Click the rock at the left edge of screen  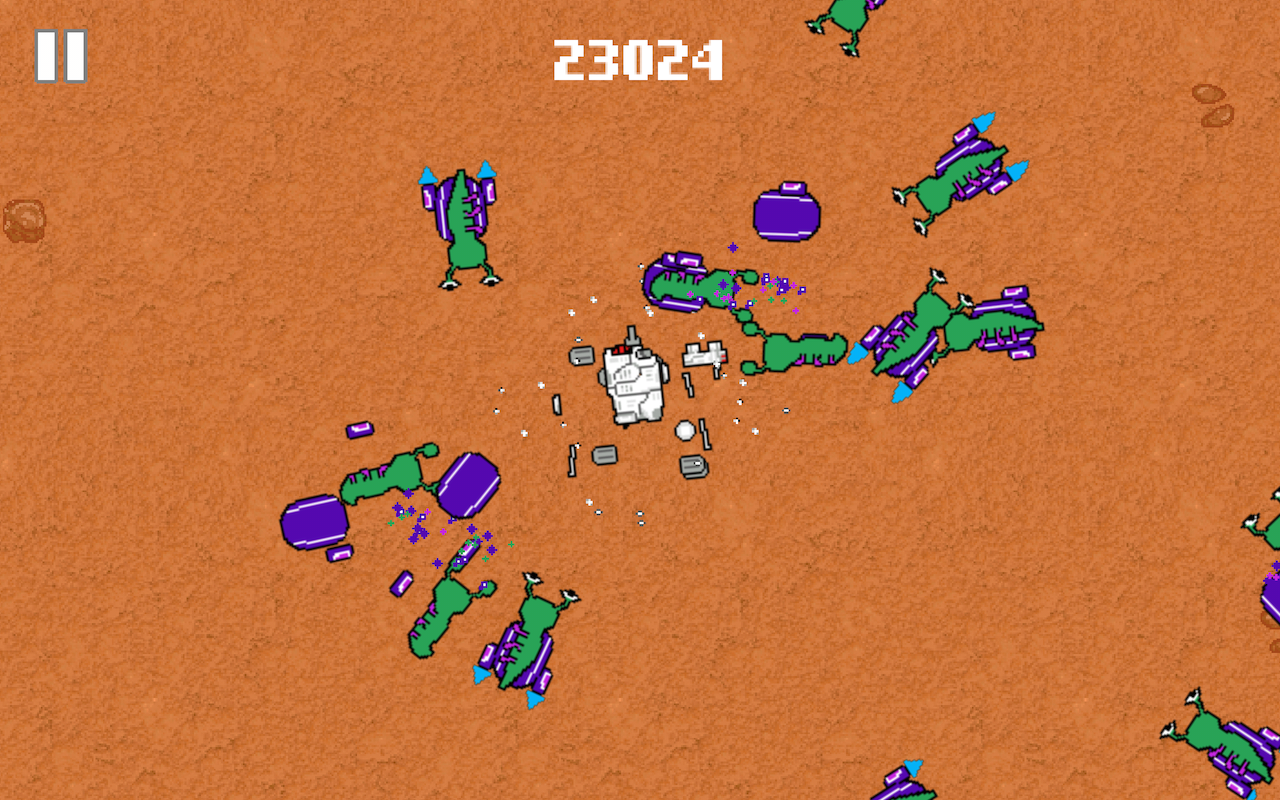25,220
